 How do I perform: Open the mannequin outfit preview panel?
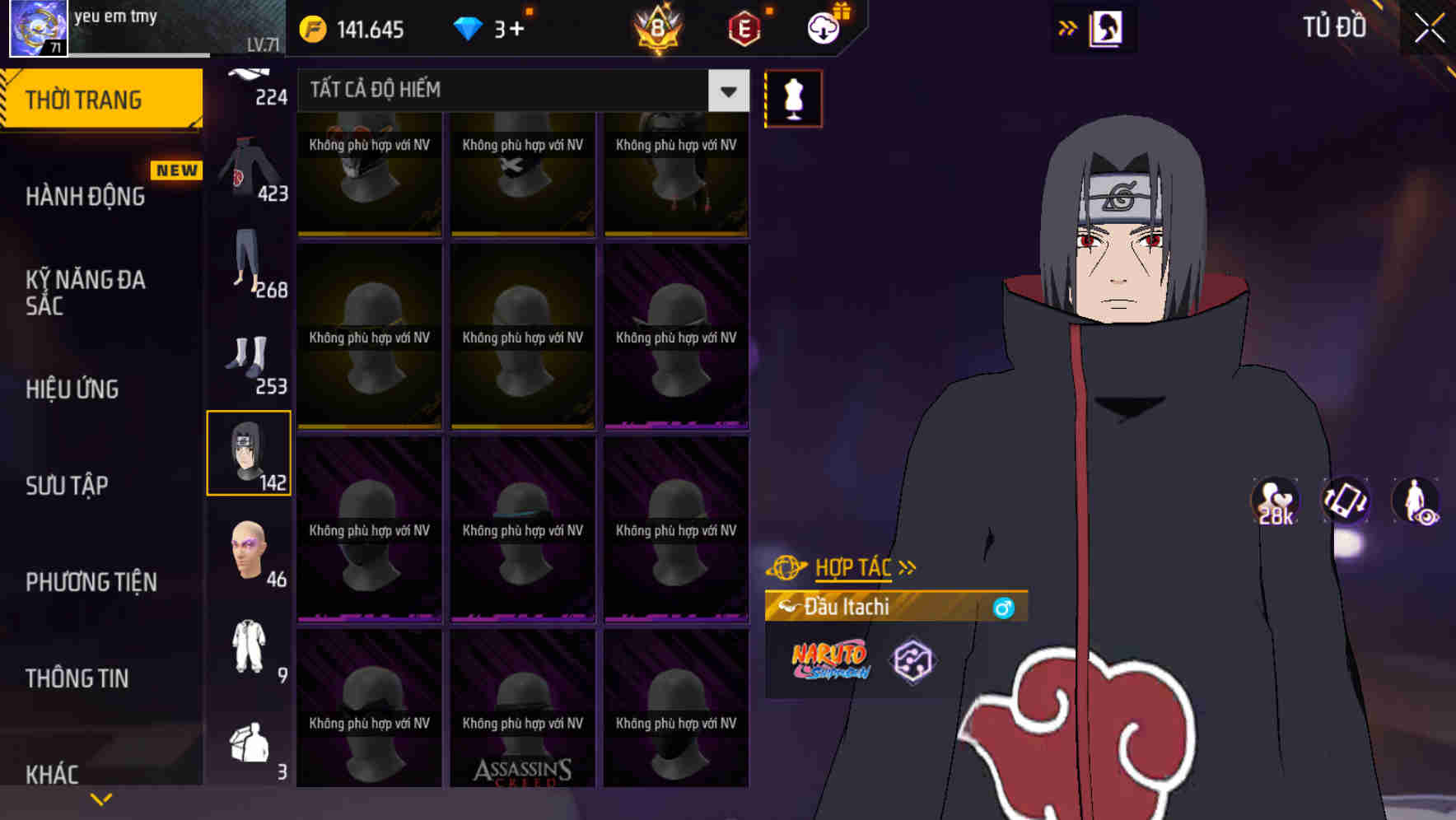[793, 98]
